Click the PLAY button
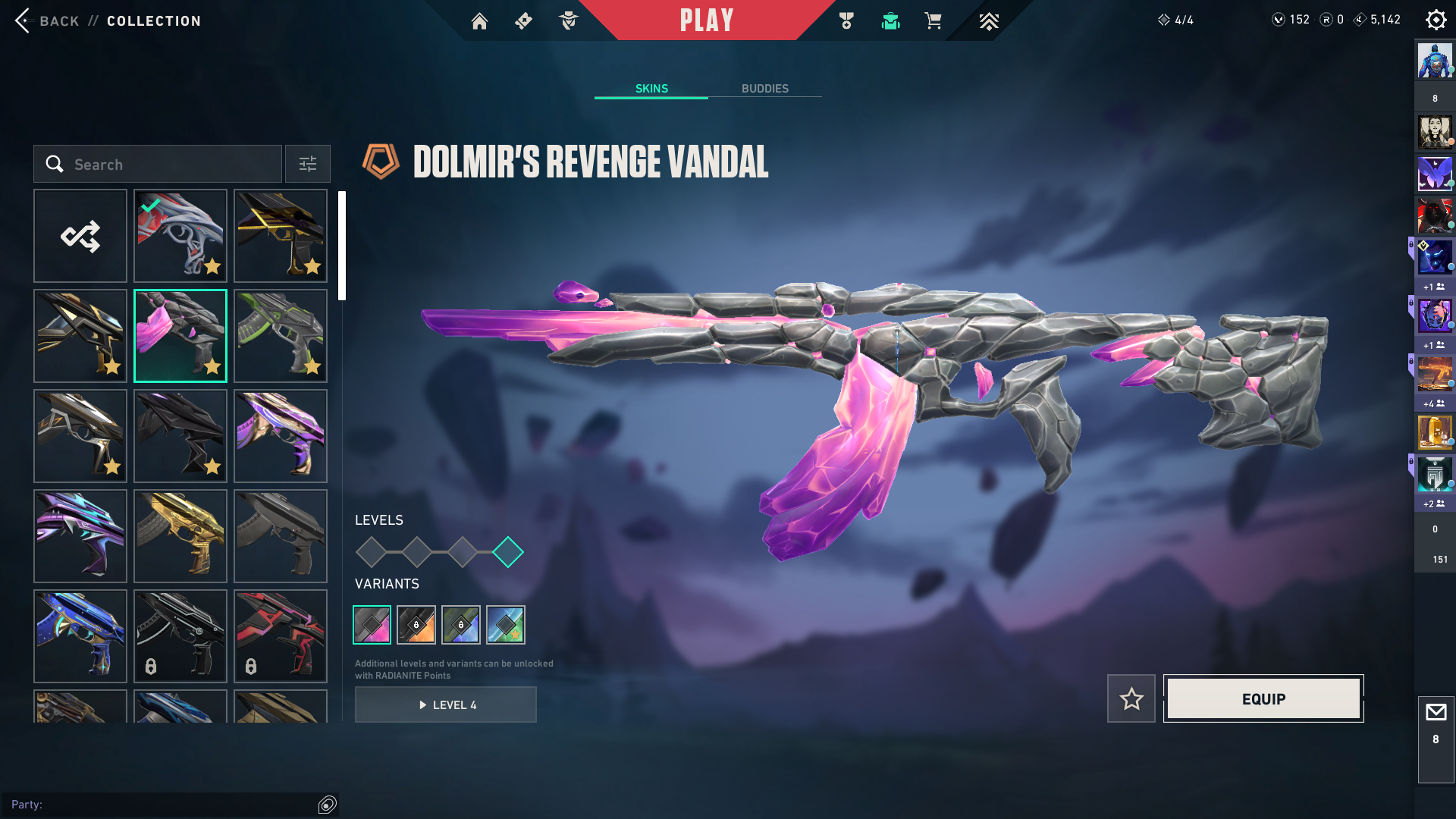The height and width of the screenshot is (819, 1456). [706, 20]
